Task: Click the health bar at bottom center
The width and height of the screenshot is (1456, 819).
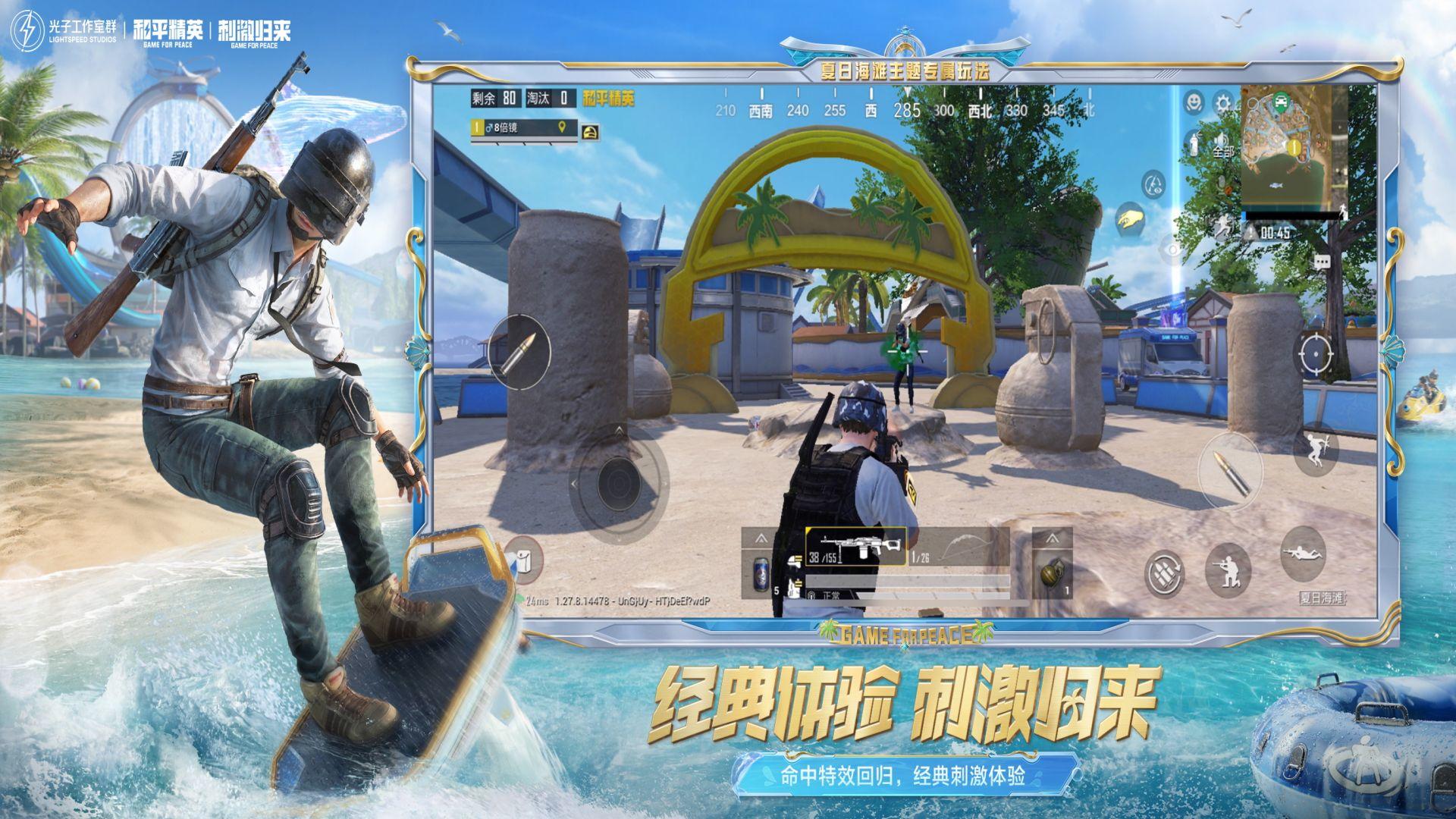Action: tap(908, 581)
